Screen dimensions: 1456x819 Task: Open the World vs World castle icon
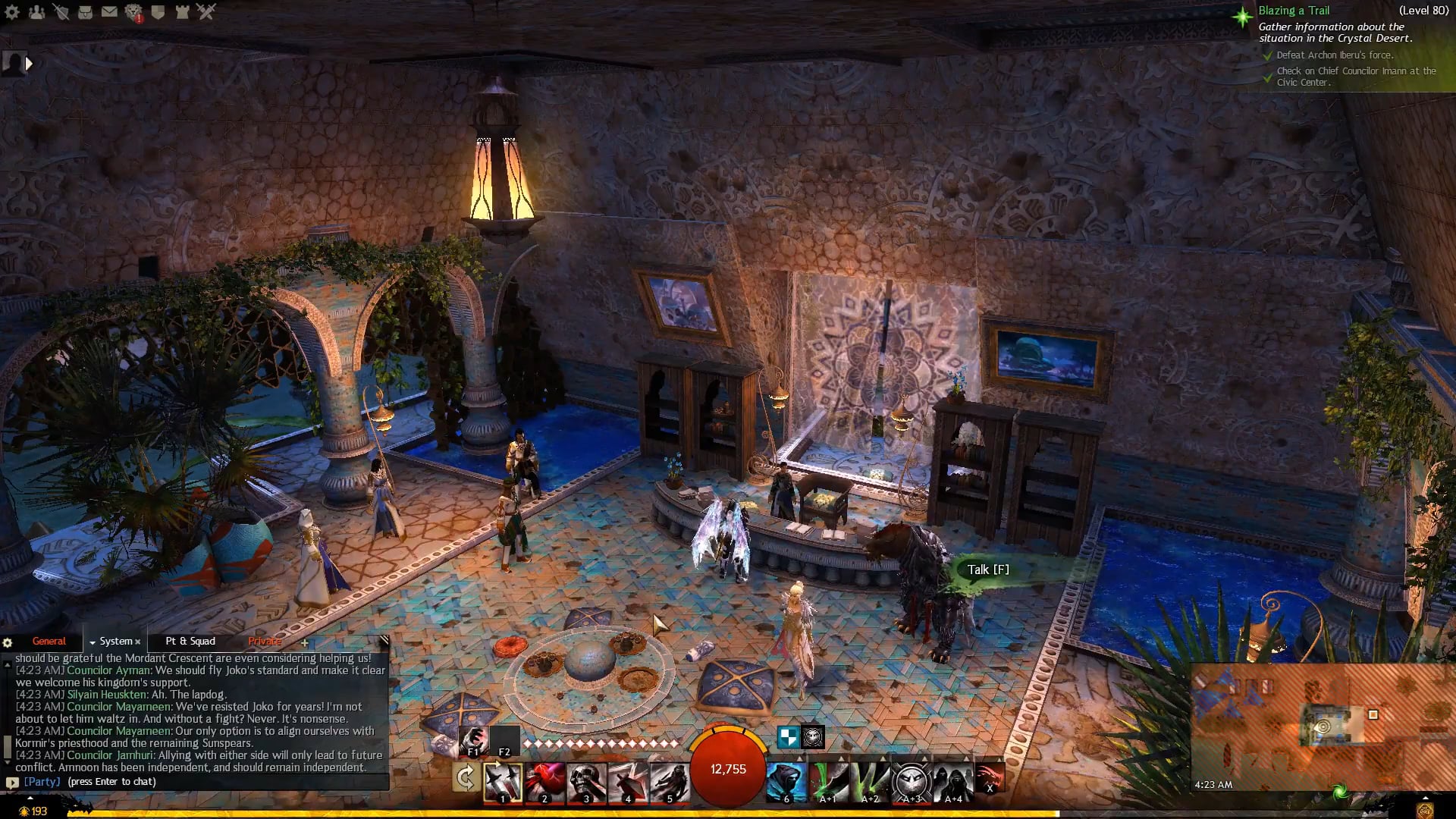[182, 11]
